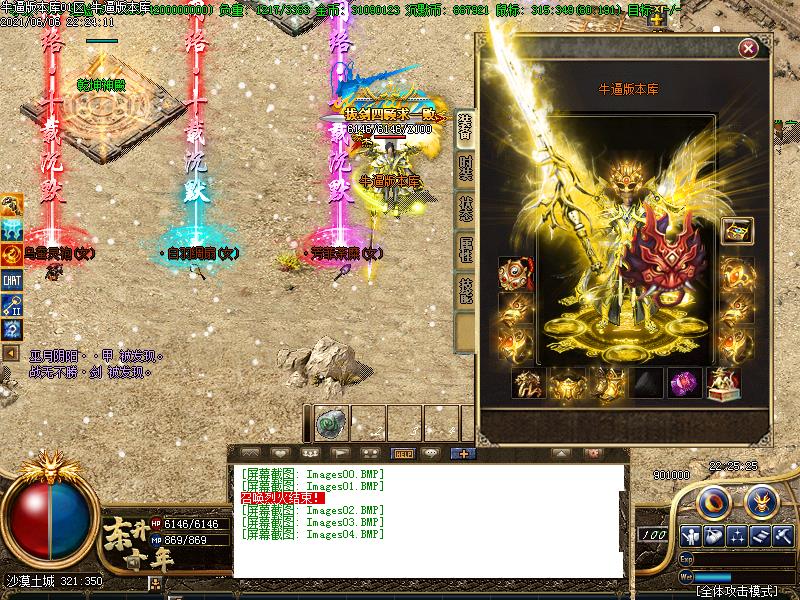Activate the red flame swirl side icon

coord(12,255)
